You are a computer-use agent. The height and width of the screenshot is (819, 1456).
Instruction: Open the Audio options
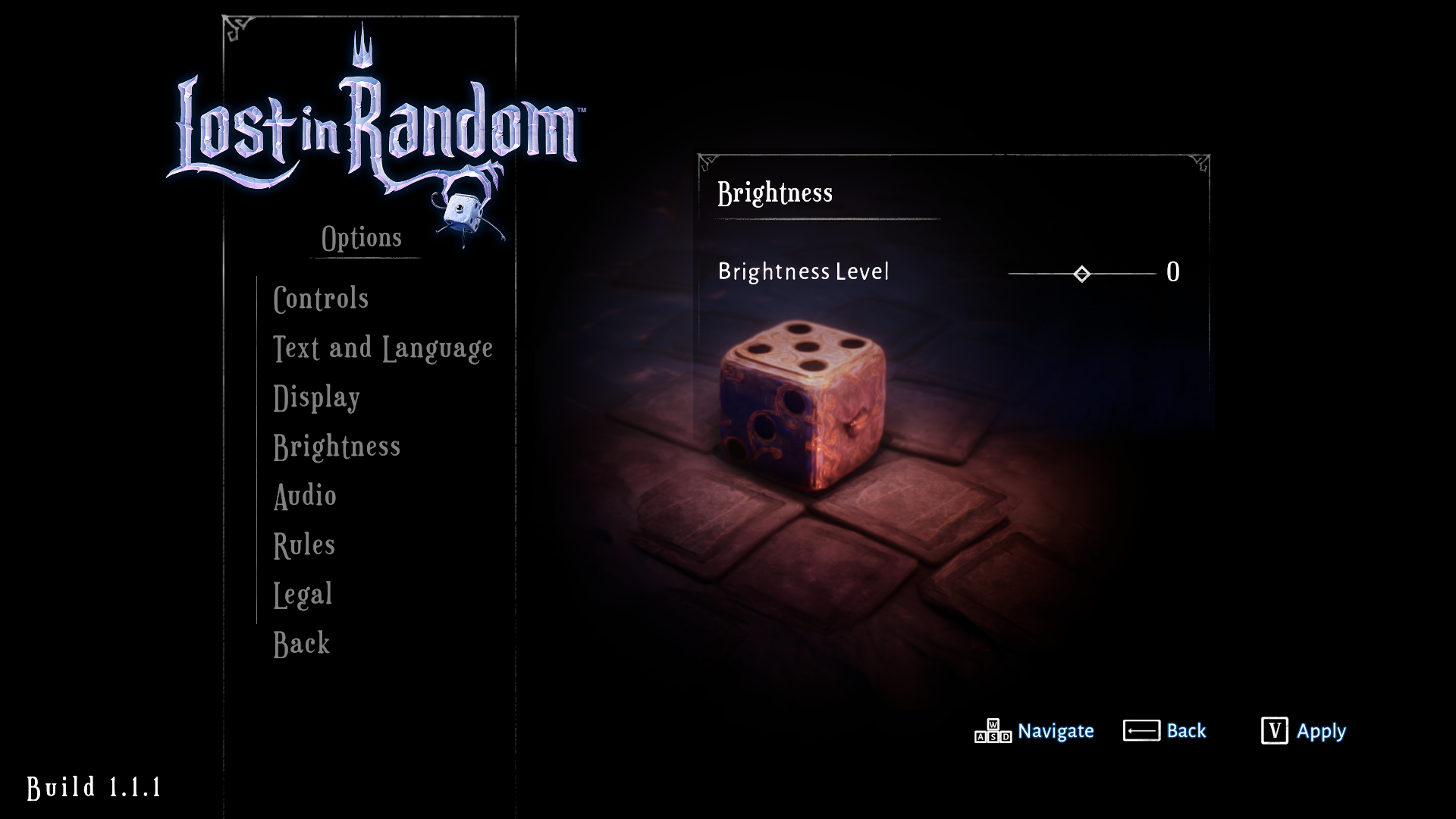coord(305,496)
